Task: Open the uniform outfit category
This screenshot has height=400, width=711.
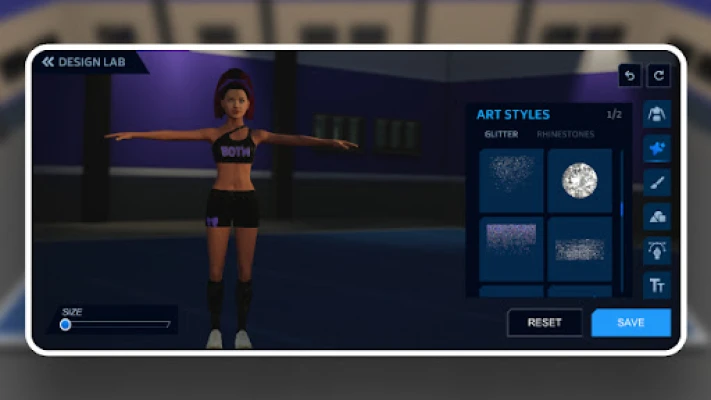Action: [657, 113]
